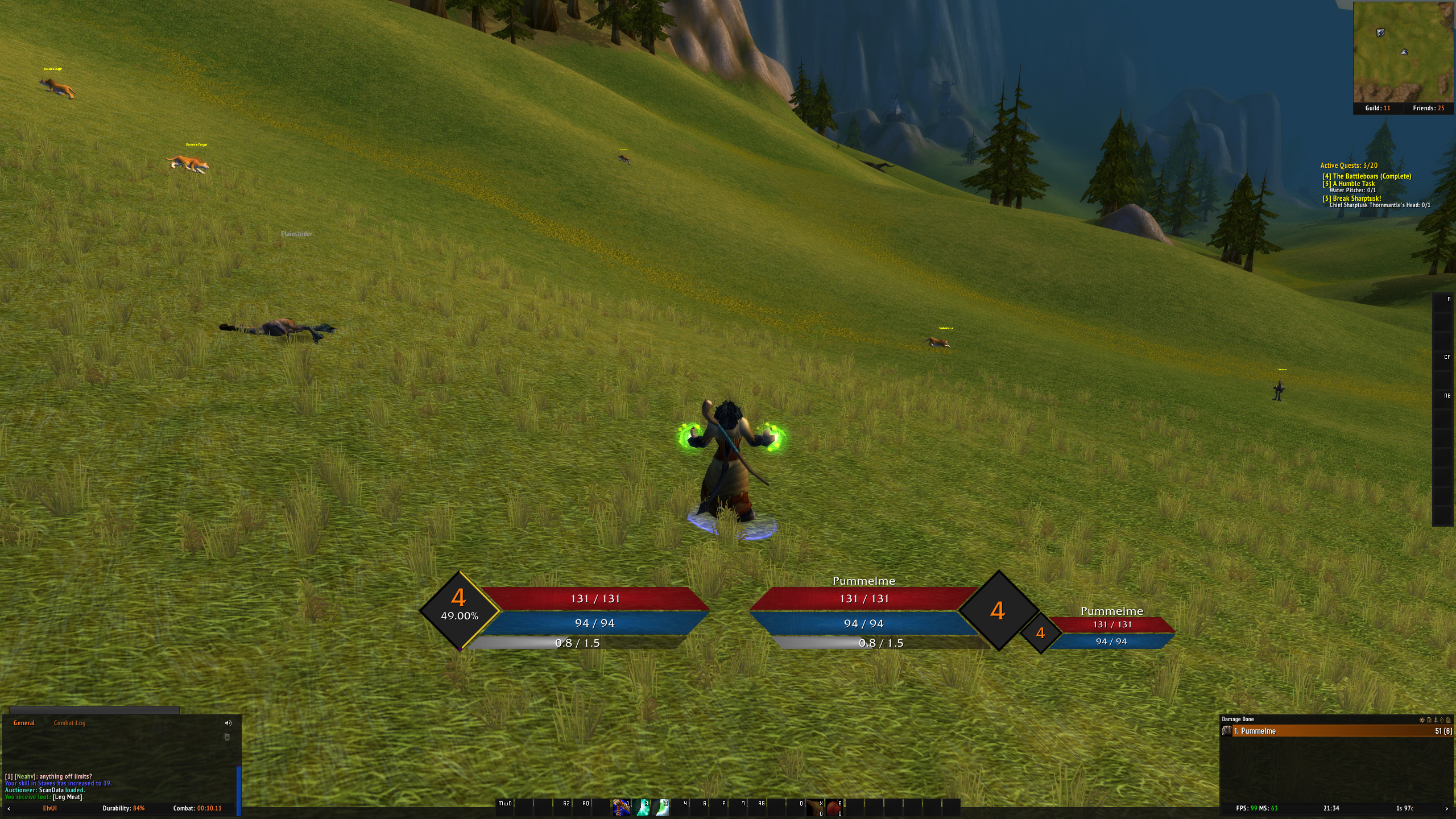This screenshot has height=819, width=1456.
Task: Open the damage meter gear settings icon
Action: coord(1422,719)
